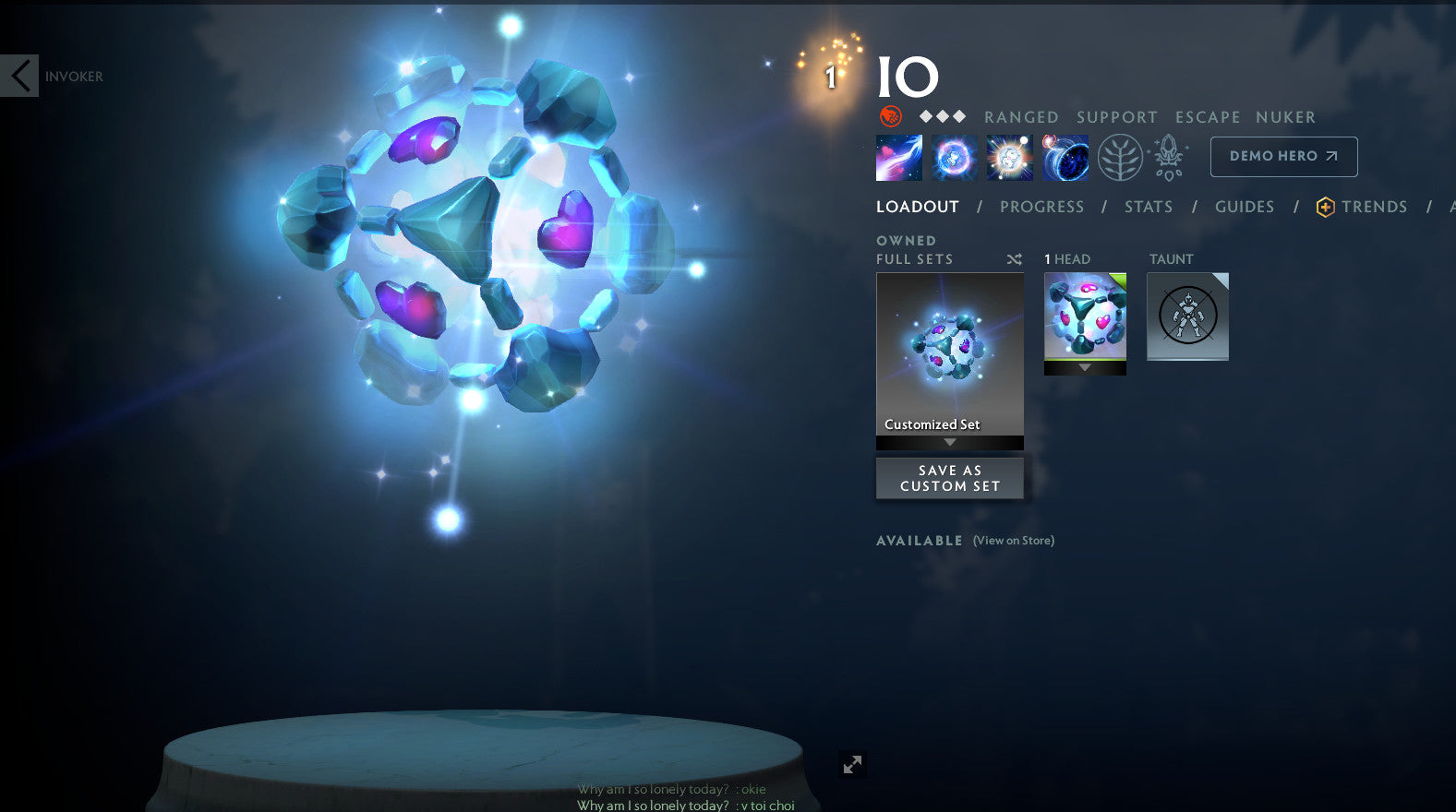View the Aghanim's upgrades icon
Viewport: 1456px width, 812px height.
(1167, 156)
